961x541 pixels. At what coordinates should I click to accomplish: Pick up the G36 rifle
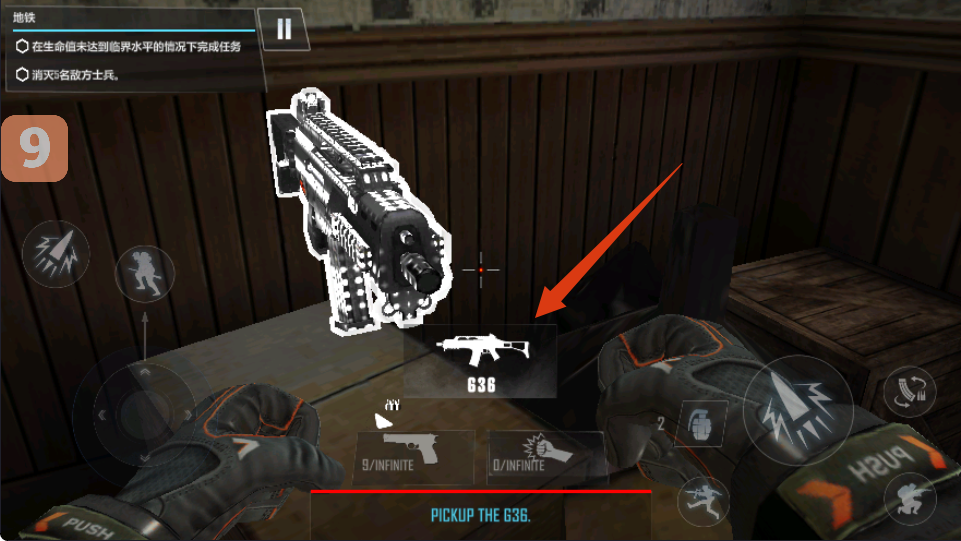481,360
